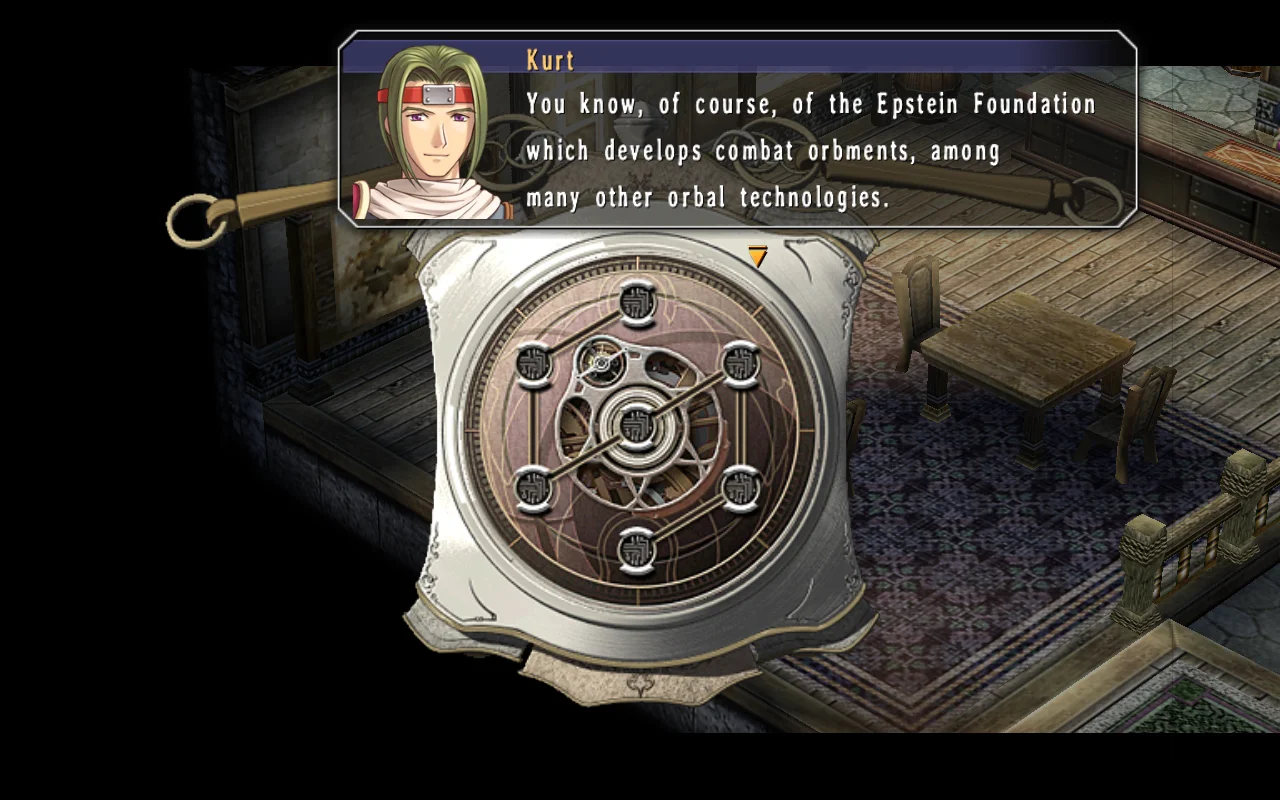Select the central slot of the orbment diagram
Image resolution: width=1280 pixels, height=800 pixels.
636,424
